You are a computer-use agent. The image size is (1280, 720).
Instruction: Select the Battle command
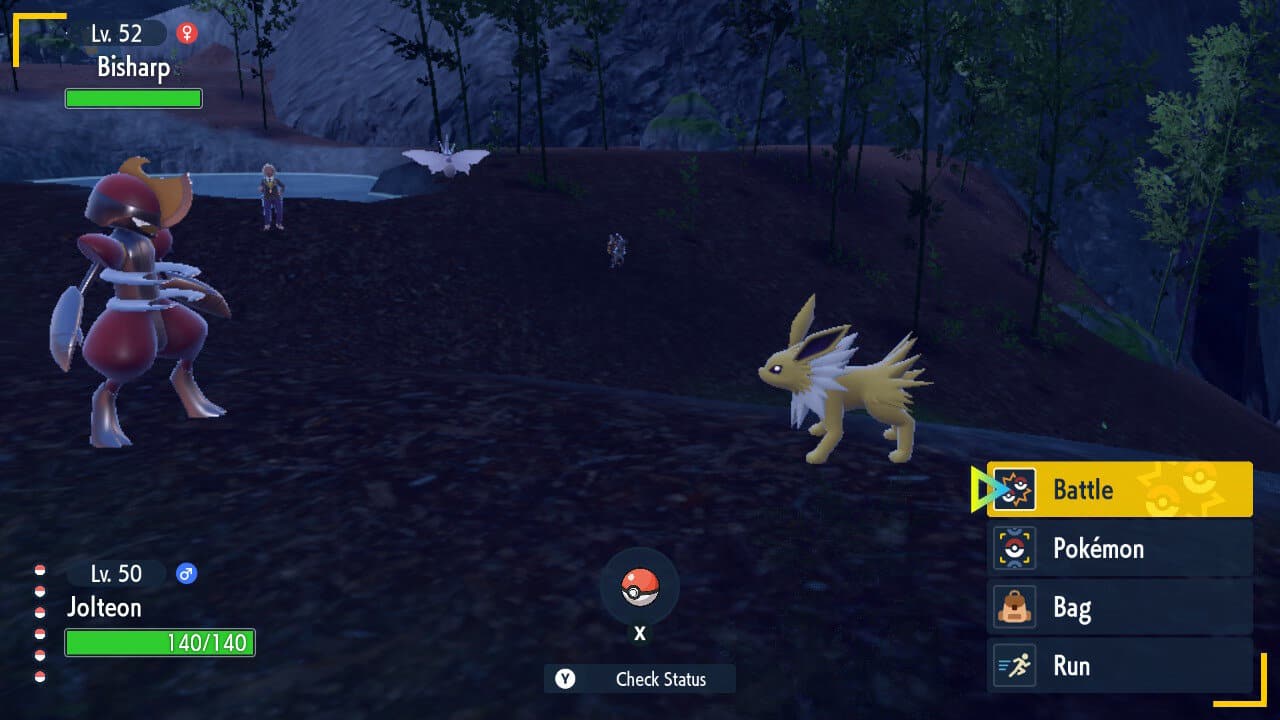click(1119, 489)
